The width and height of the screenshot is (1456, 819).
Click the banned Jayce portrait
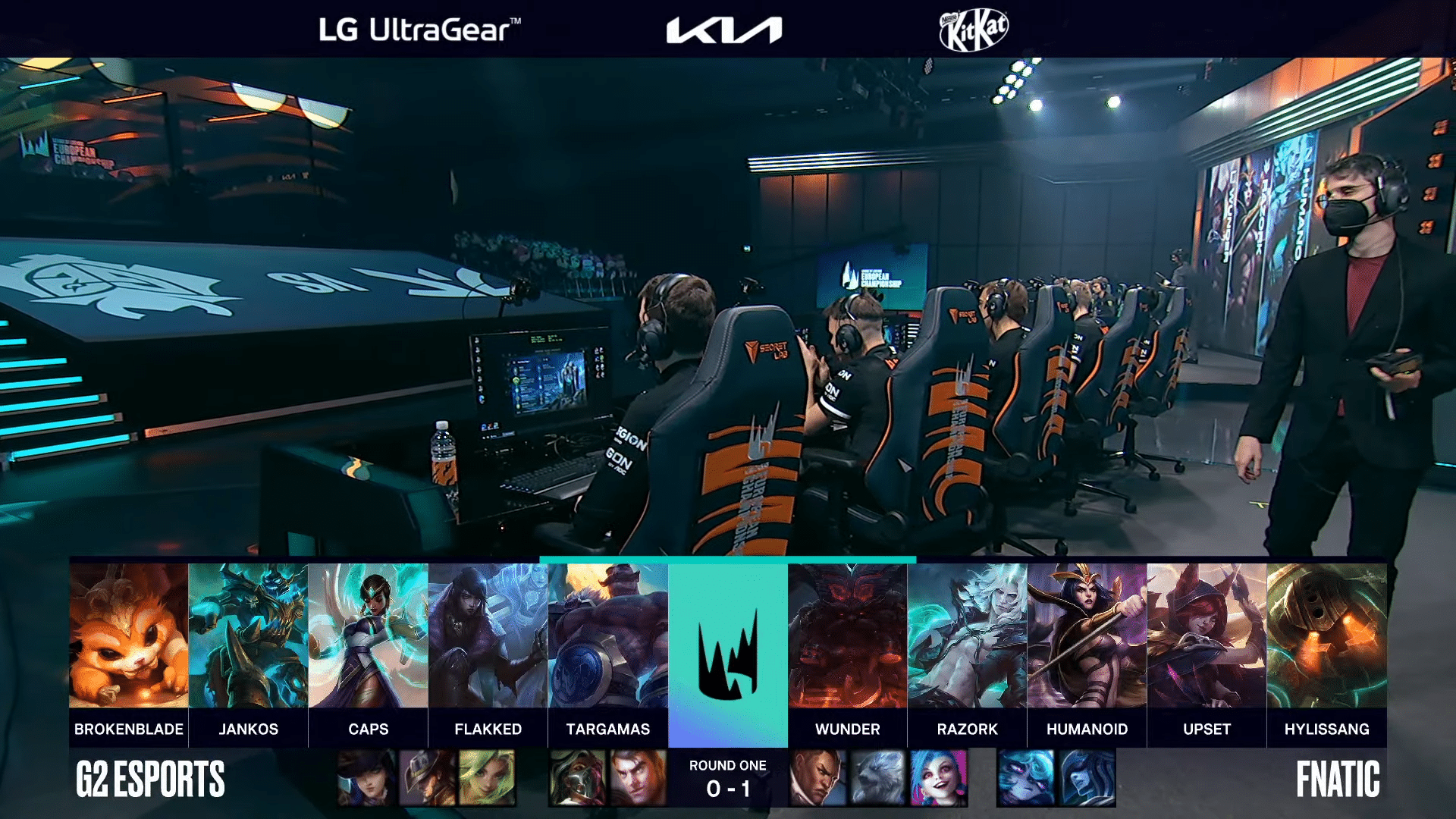pyautogui.click(x=638, y=778)
